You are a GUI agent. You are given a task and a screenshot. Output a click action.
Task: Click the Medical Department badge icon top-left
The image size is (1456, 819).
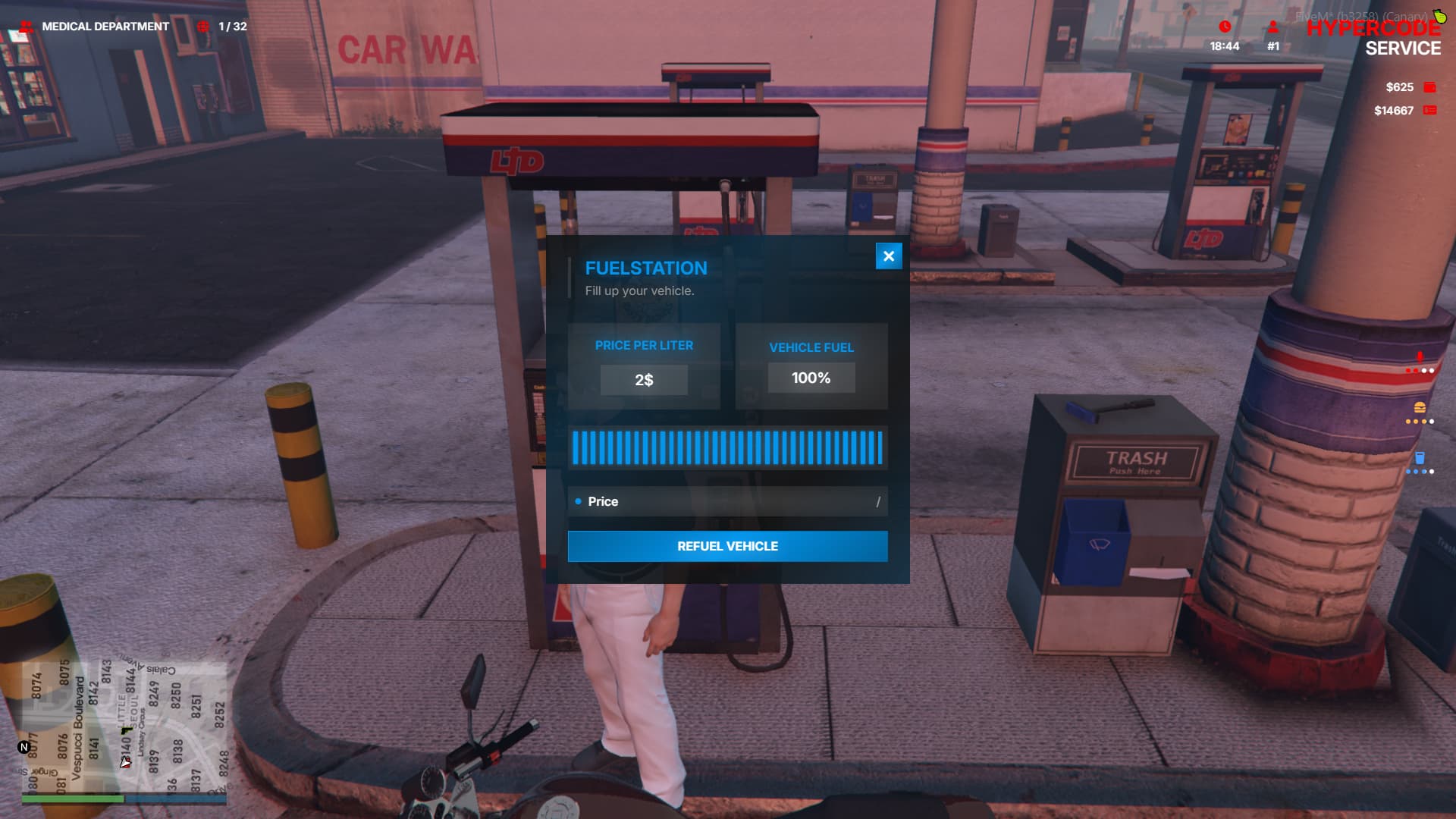pos(27,25)
